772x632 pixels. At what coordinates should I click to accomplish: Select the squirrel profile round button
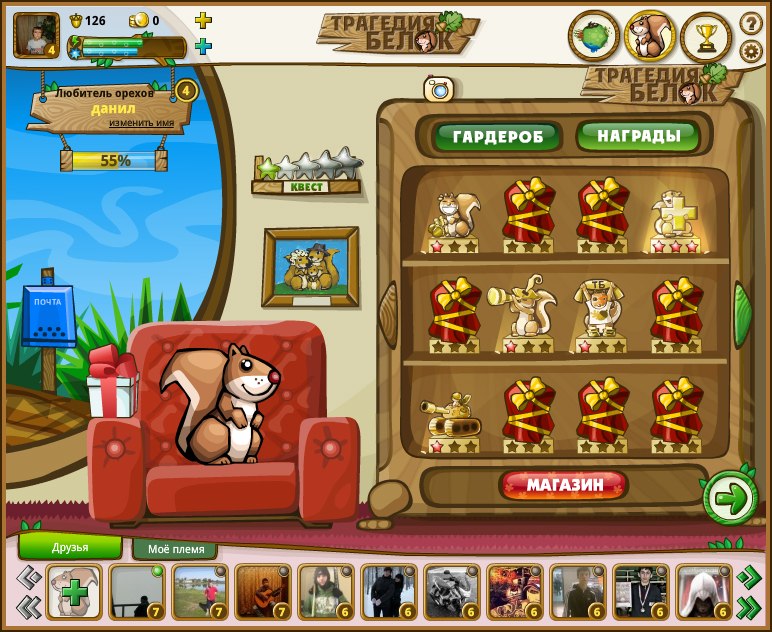[x=650, y=36]
